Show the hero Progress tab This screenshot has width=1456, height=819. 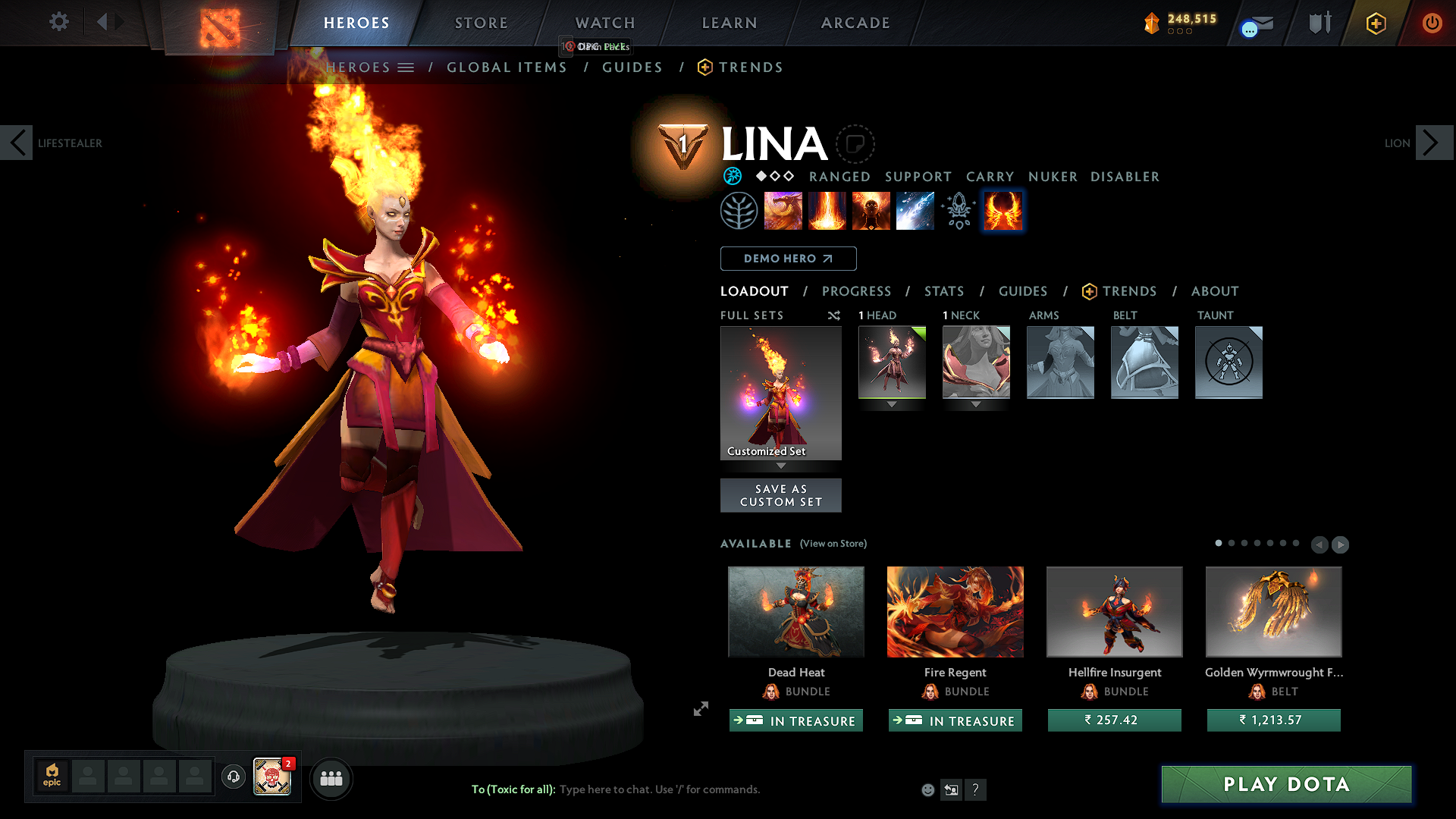coord(856,291)
